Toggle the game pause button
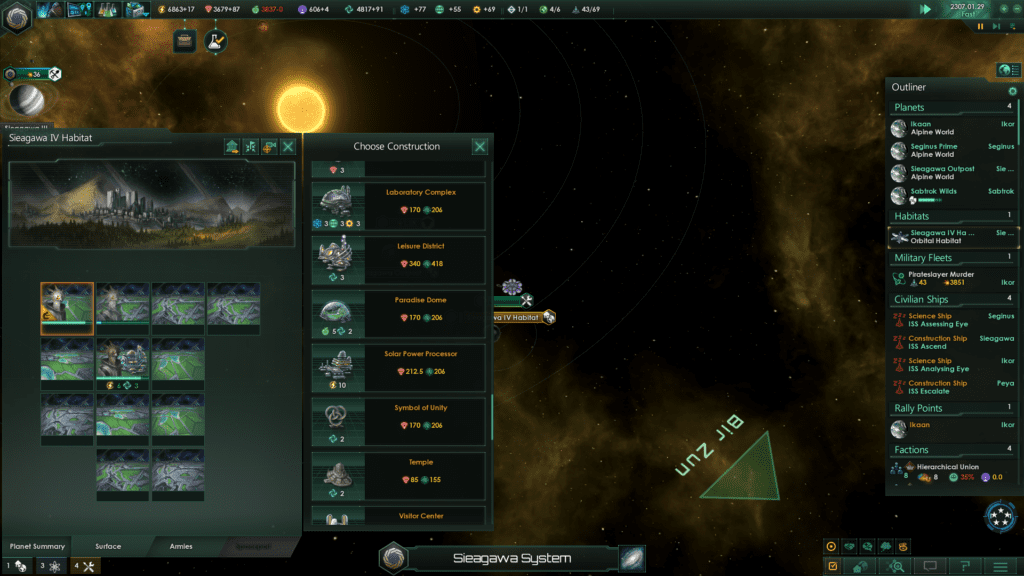The width and height of the screenshot is (1024, 576). pos(980,27)
